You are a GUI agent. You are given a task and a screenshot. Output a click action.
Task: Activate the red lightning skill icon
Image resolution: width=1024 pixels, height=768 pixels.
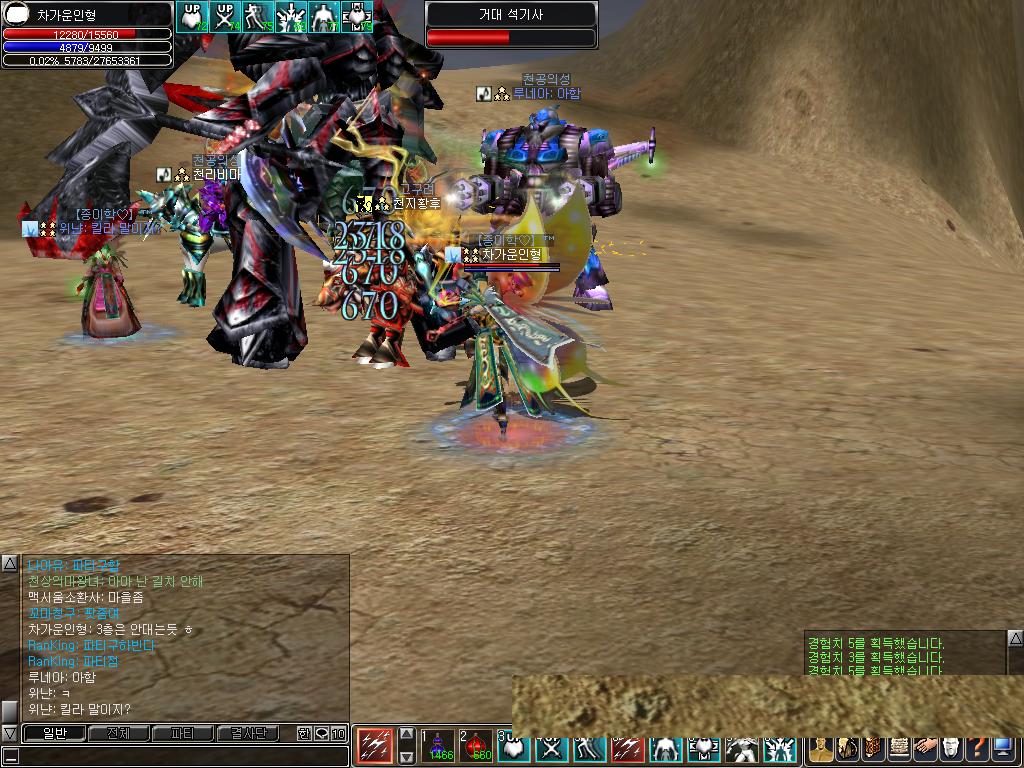point(375,746)
